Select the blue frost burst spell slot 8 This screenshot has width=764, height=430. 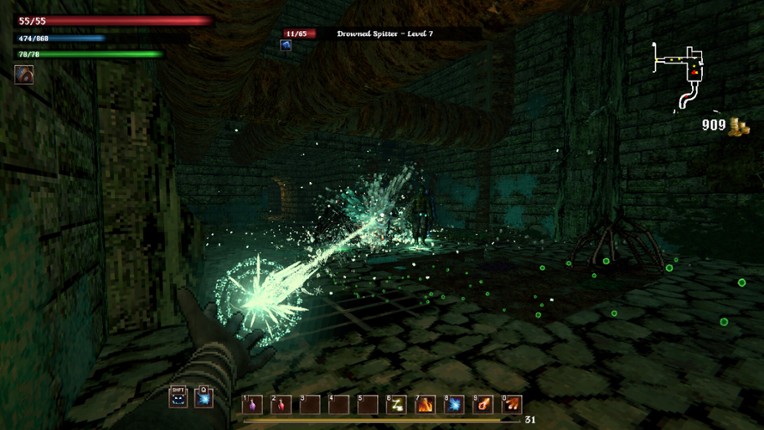(x=455, y=404)
